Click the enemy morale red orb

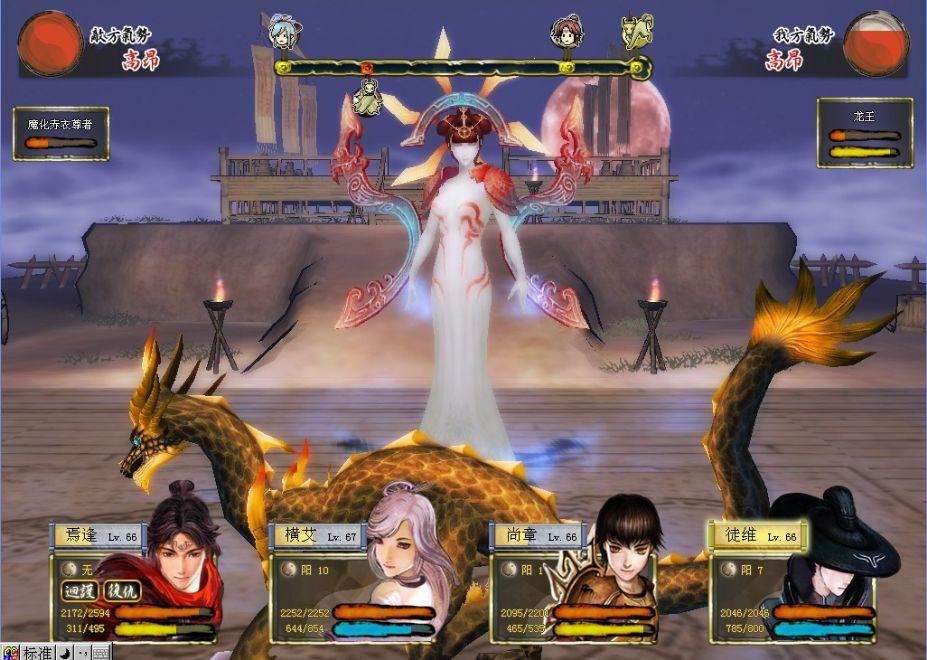[x=50, y=44]
